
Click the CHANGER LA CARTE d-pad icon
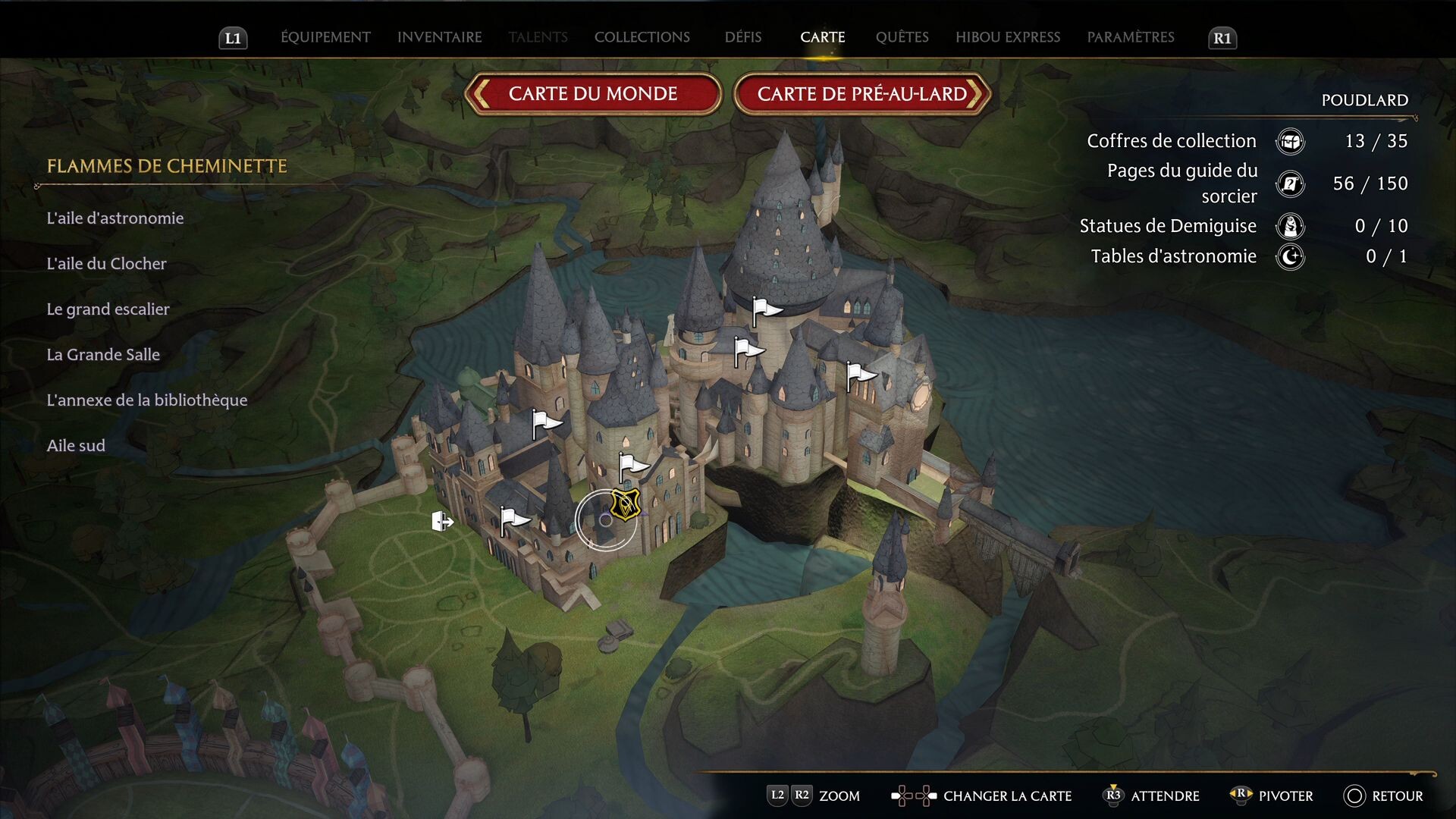(x=912, y=796)
